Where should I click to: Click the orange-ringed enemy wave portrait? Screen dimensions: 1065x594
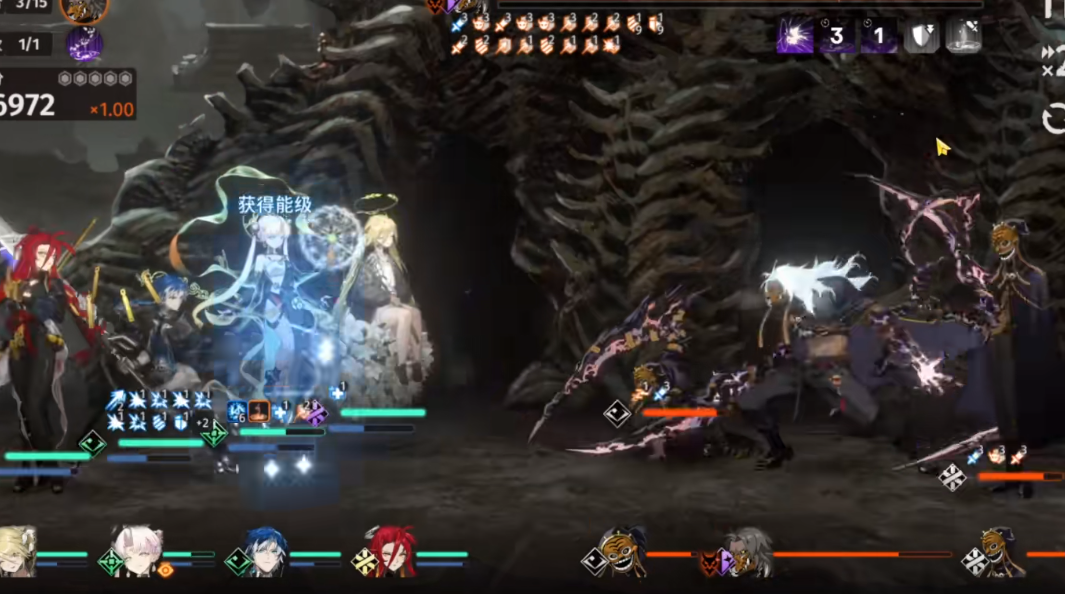click(84, 10)
